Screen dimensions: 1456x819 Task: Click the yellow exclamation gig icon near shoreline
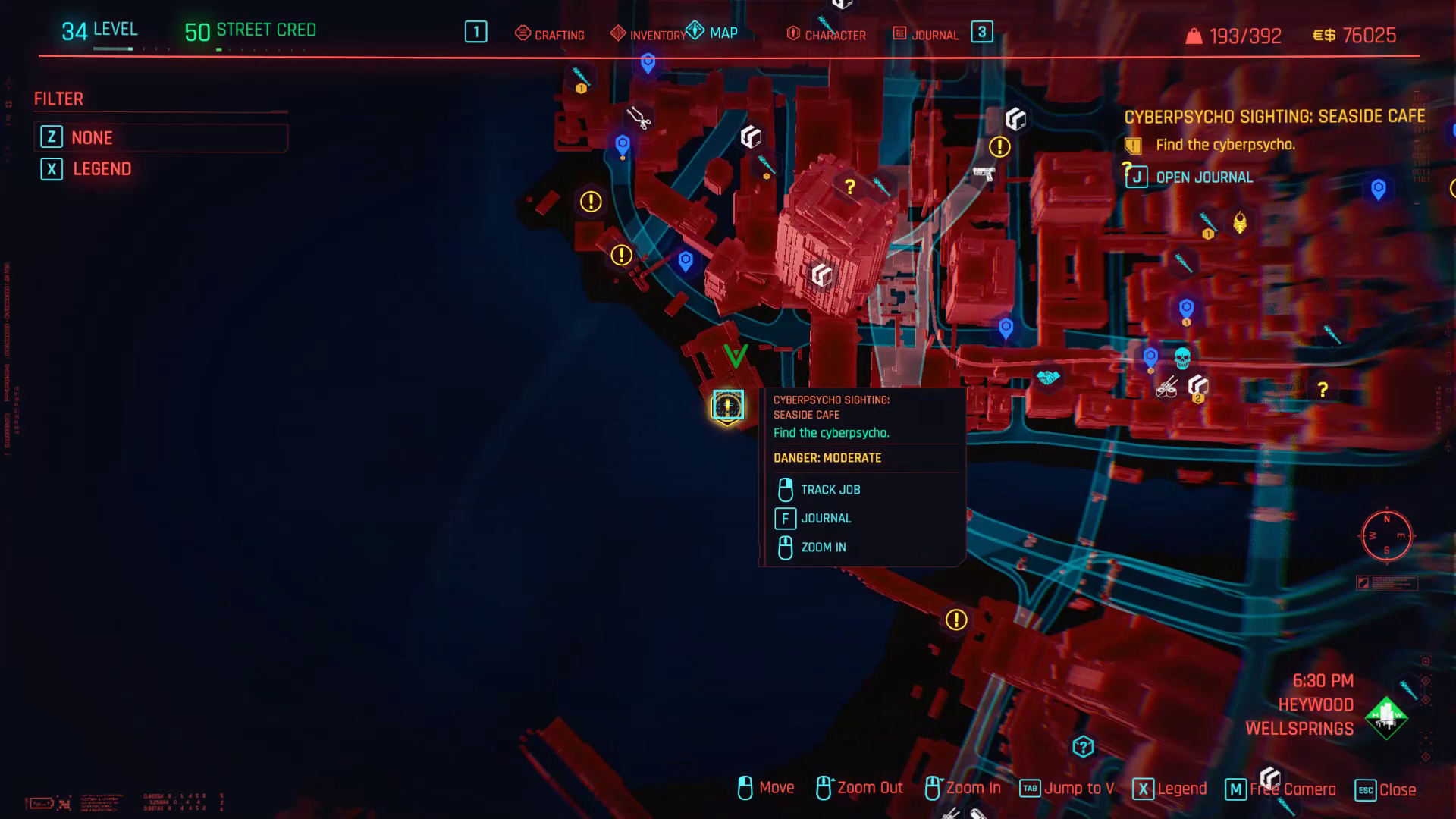point(622,254)
